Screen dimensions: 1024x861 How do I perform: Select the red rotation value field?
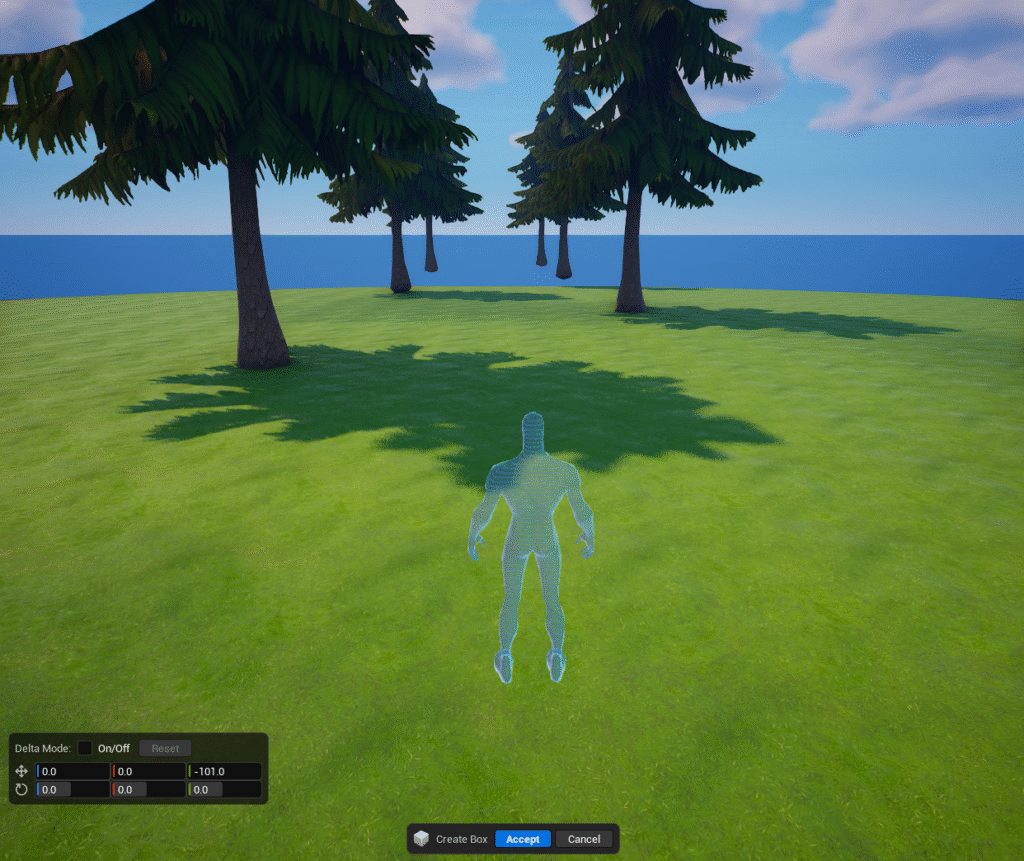pos(149,790)
